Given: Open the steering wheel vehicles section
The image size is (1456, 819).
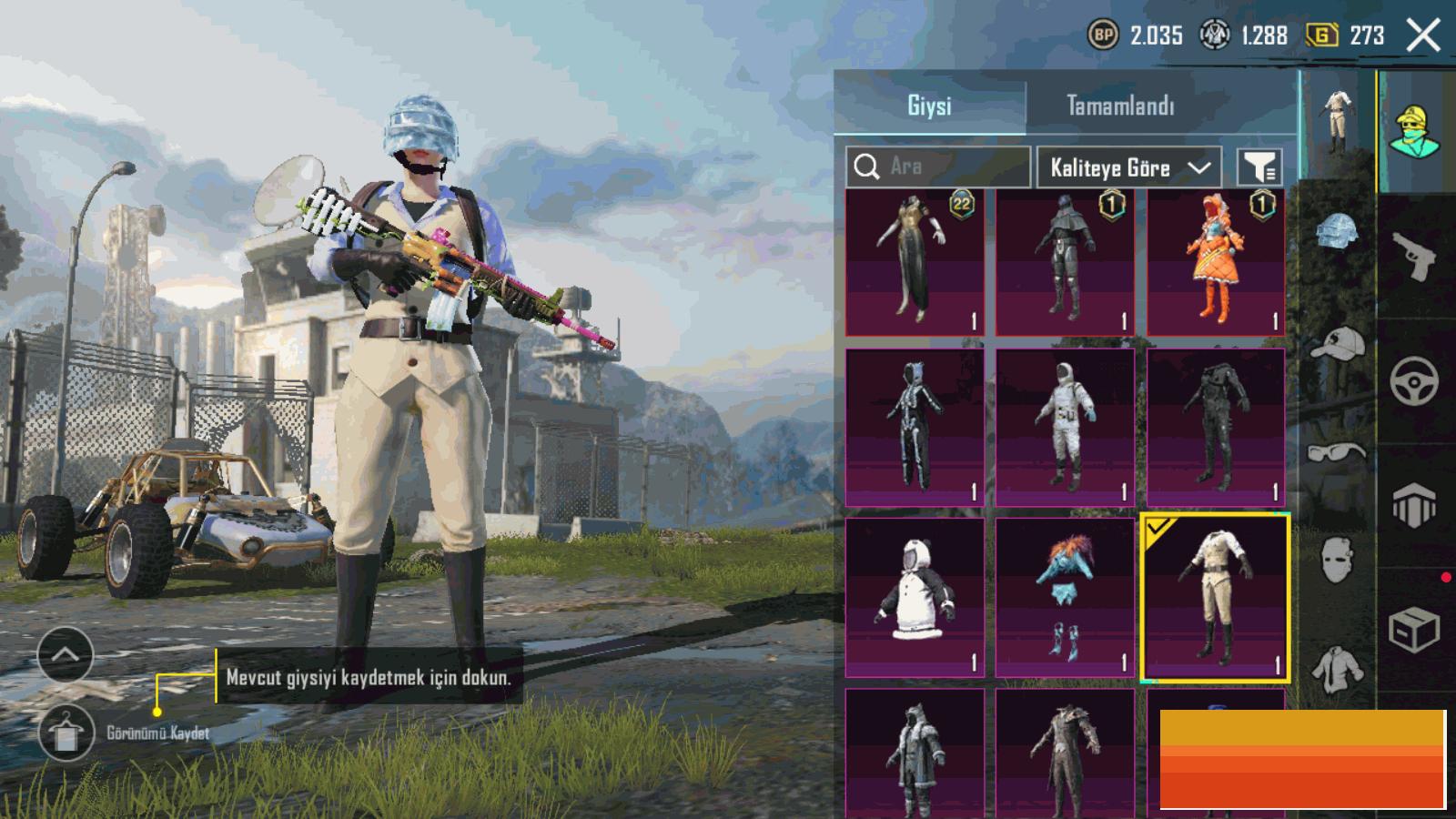Looking at the screenshot, I should coord(1413,380).
